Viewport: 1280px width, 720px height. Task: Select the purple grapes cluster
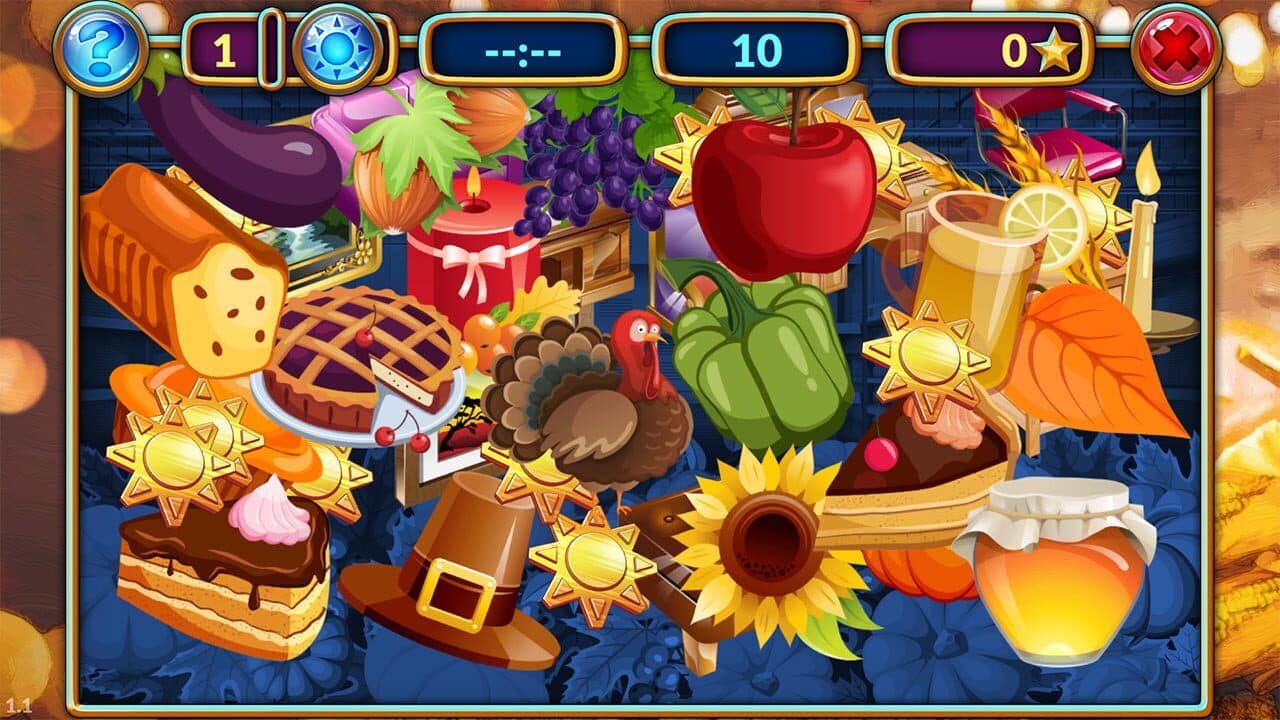(590, 170)
